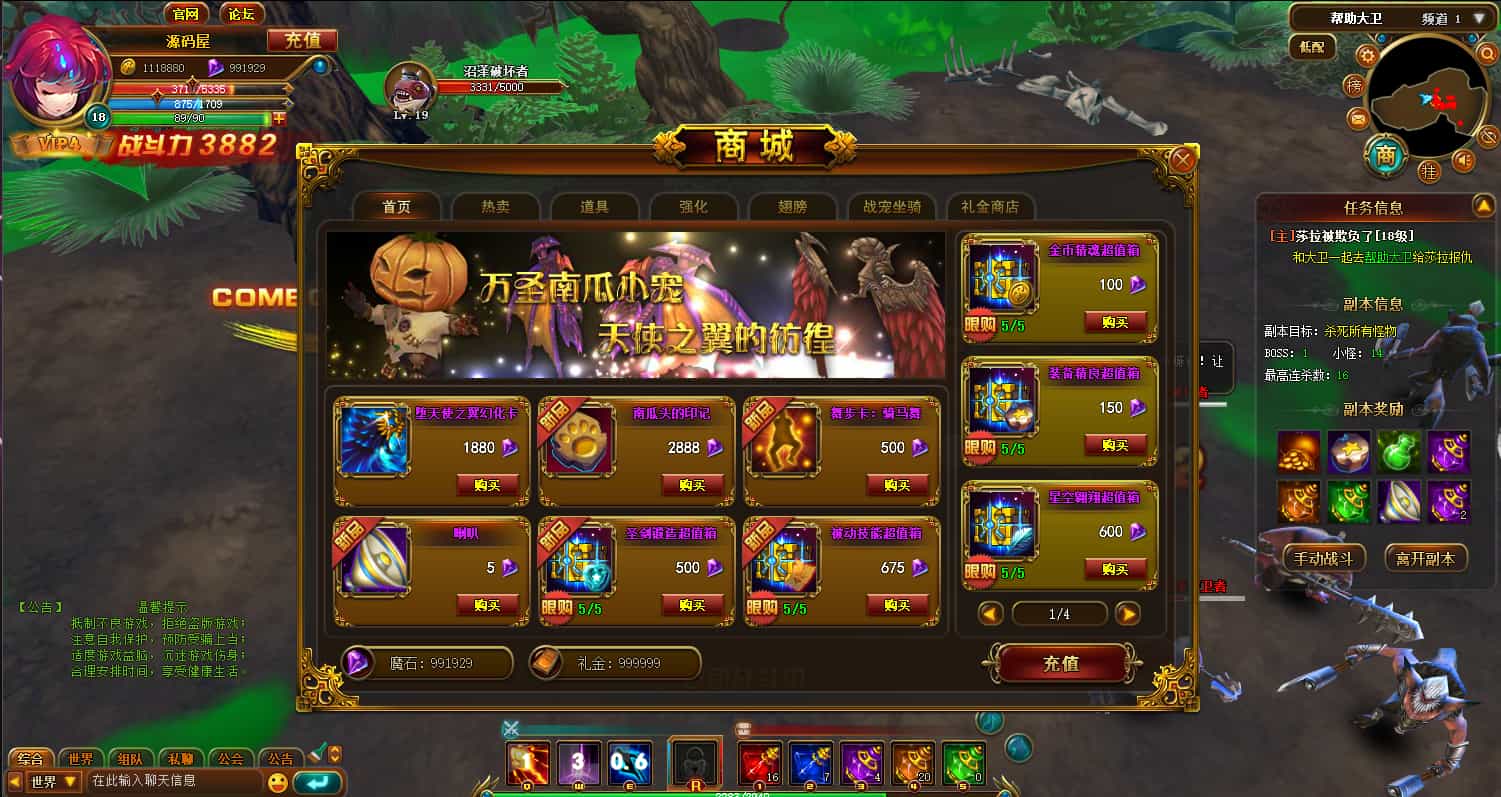Open the 道具 shop category
1501x797 pixels.
594,207
